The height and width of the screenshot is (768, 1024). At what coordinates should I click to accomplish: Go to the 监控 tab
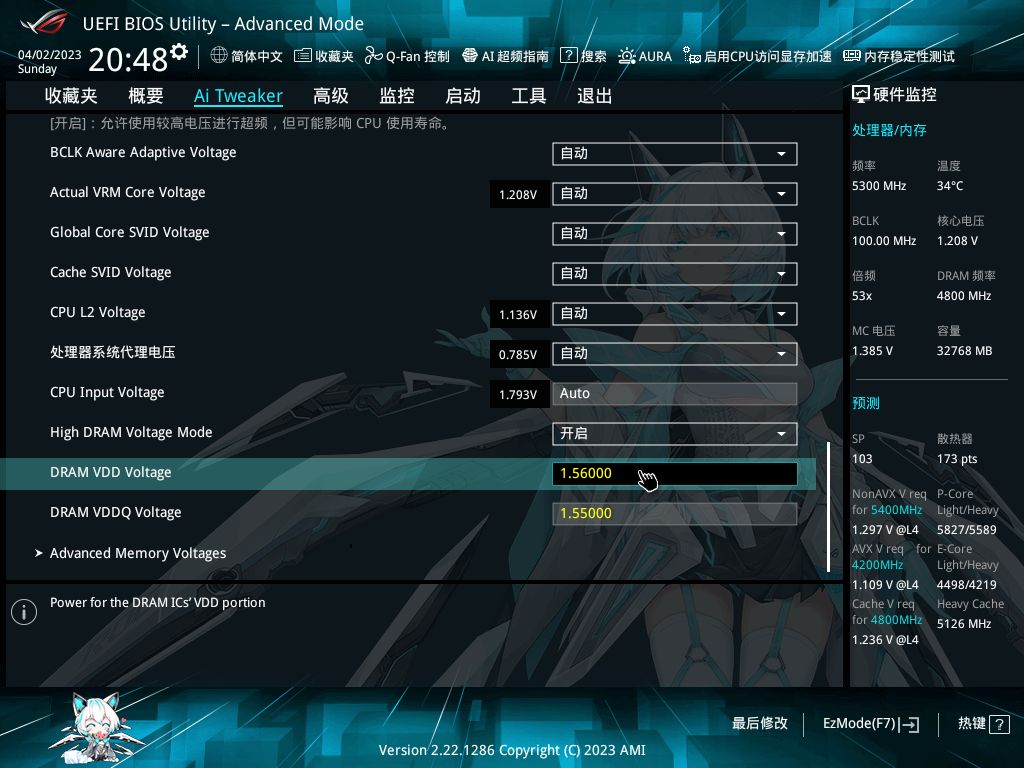[396, 96]
